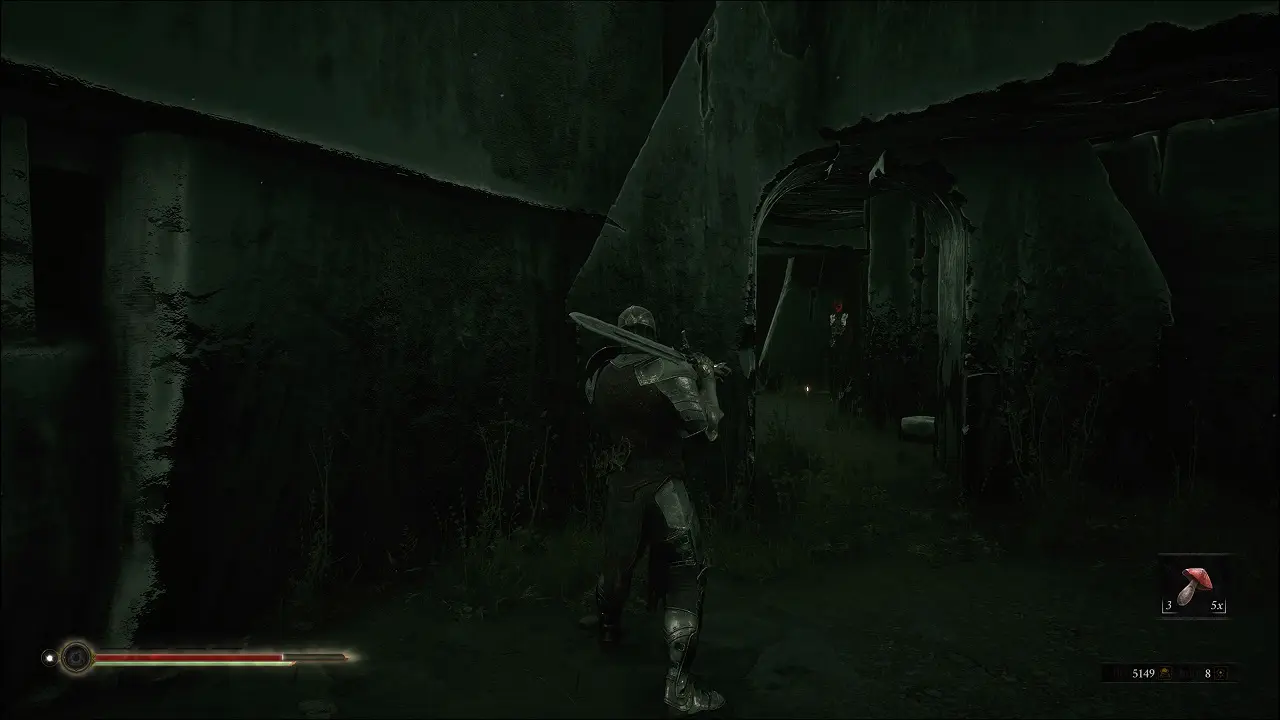Click the tar currency icon beside 5149

1167,673
